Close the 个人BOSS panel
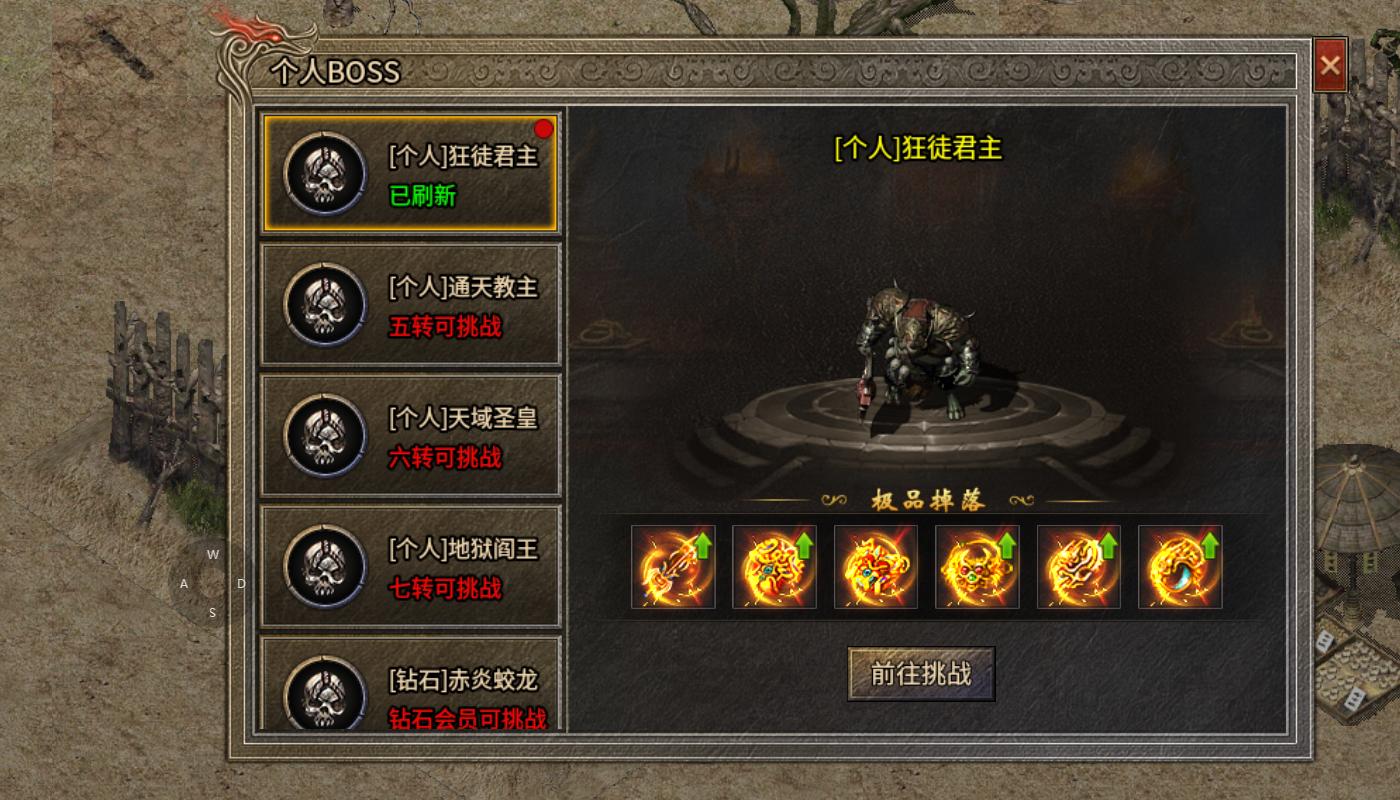 1330,66
